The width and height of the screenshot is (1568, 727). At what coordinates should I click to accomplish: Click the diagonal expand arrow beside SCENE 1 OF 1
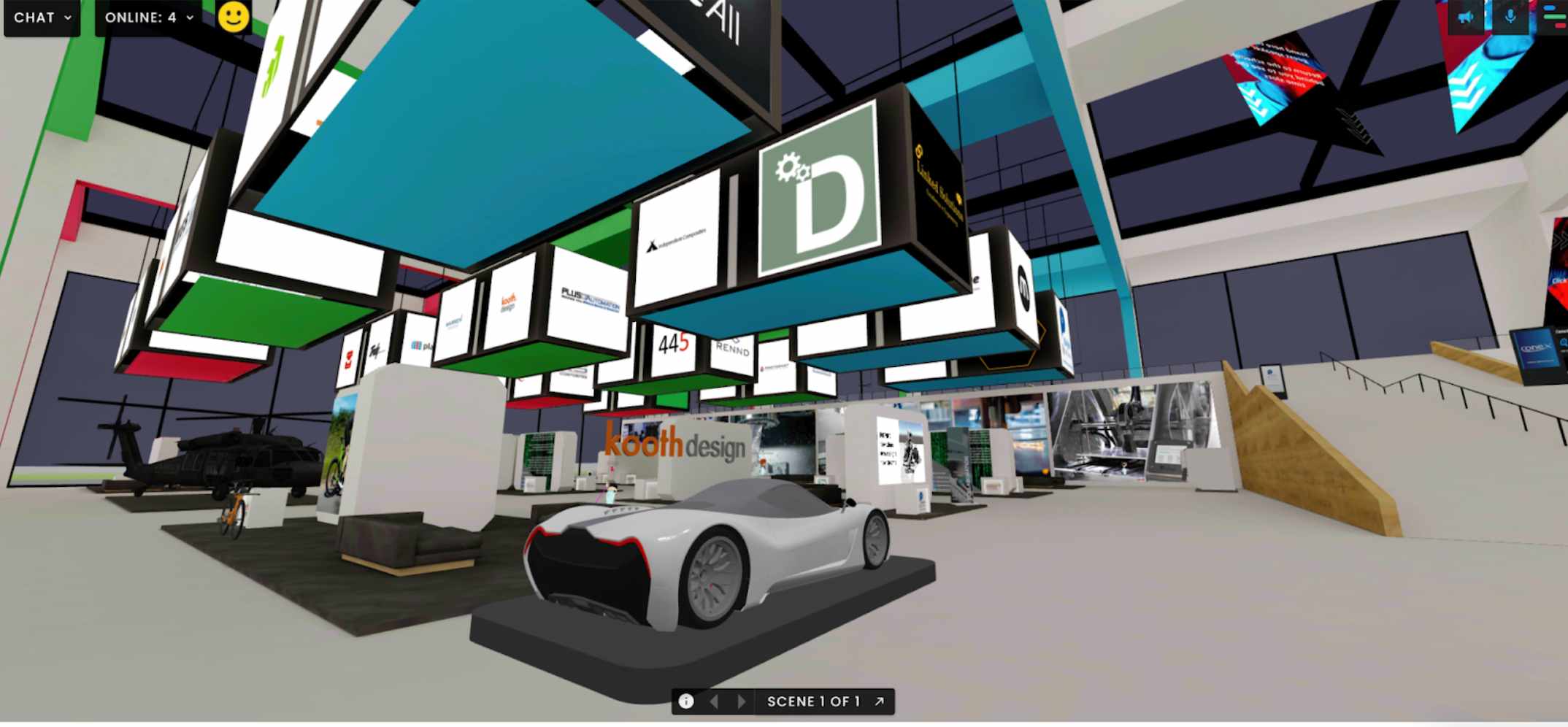[x=880, y=702]
